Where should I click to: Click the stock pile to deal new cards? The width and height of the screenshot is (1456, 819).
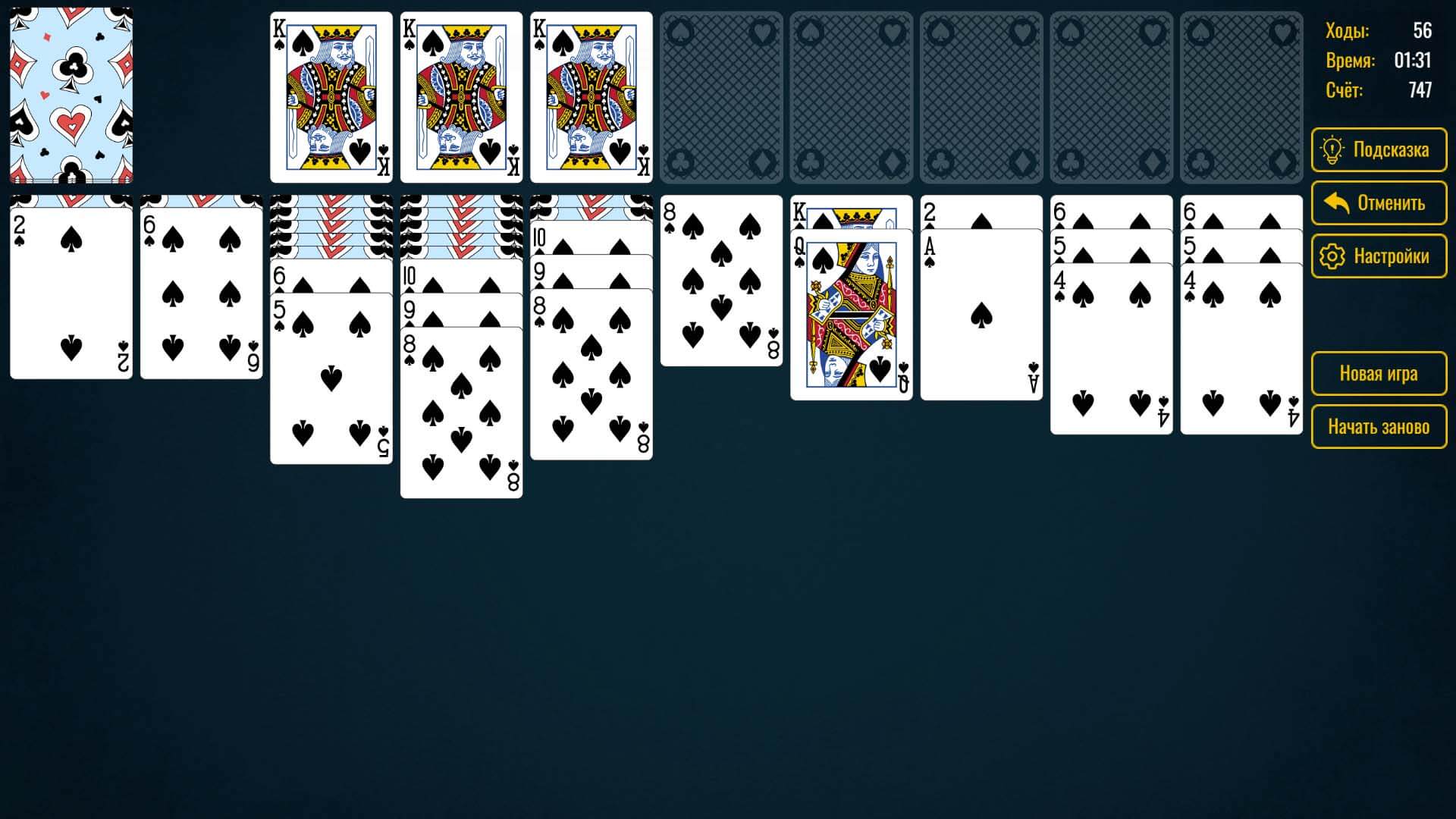tap(72, 95)
